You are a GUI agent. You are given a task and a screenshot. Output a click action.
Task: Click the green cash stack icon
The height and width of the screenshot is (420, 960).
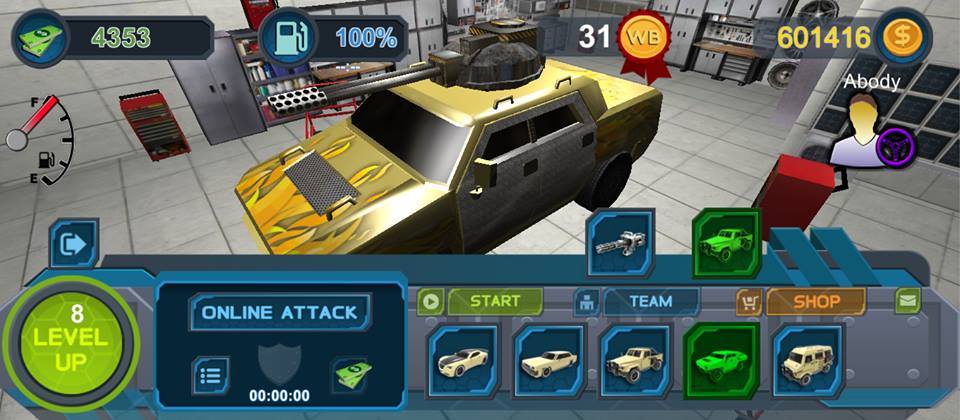click(x=40, y=39)
